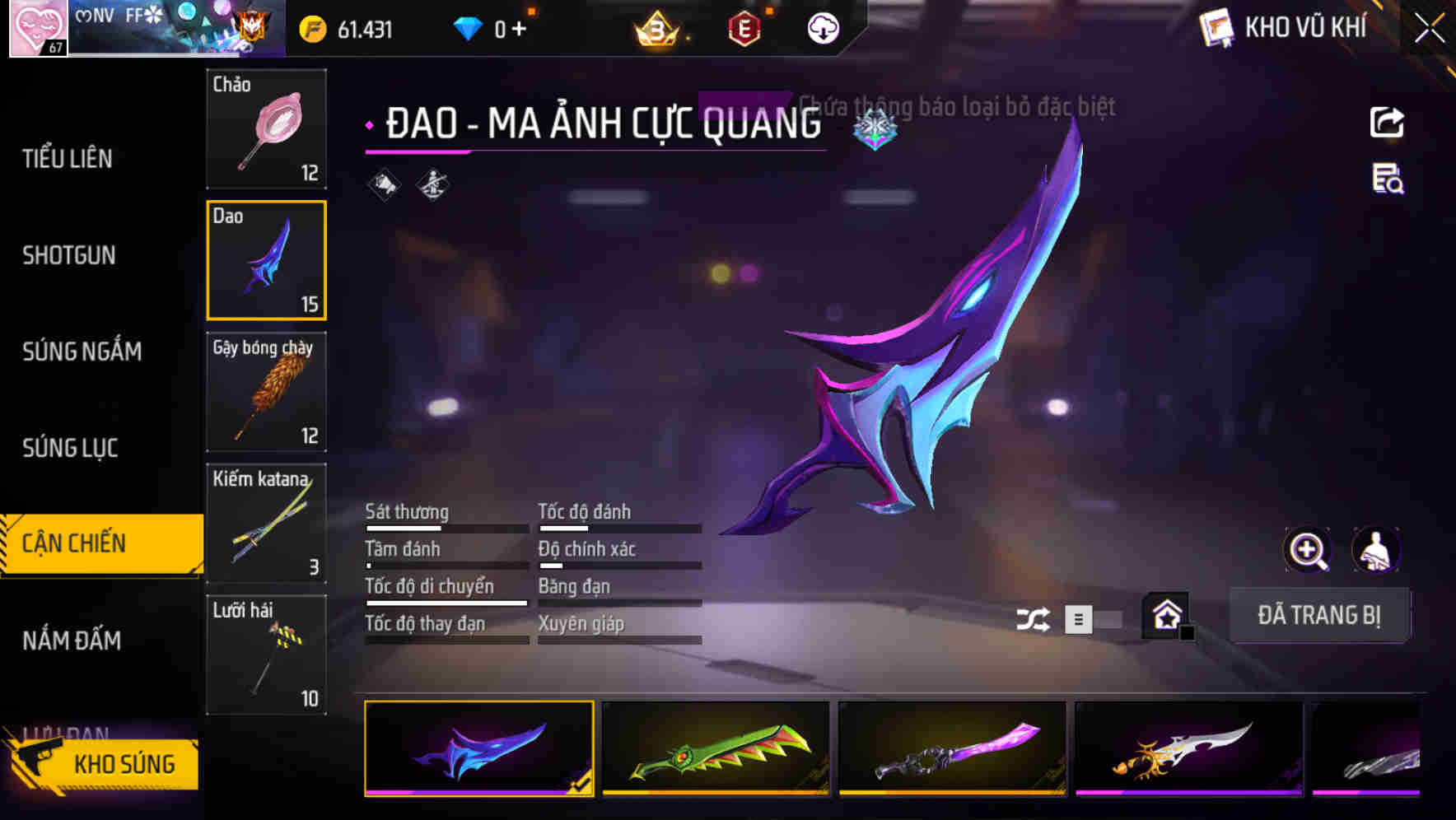Select the green saw sword thumbnail

point(716,749)
